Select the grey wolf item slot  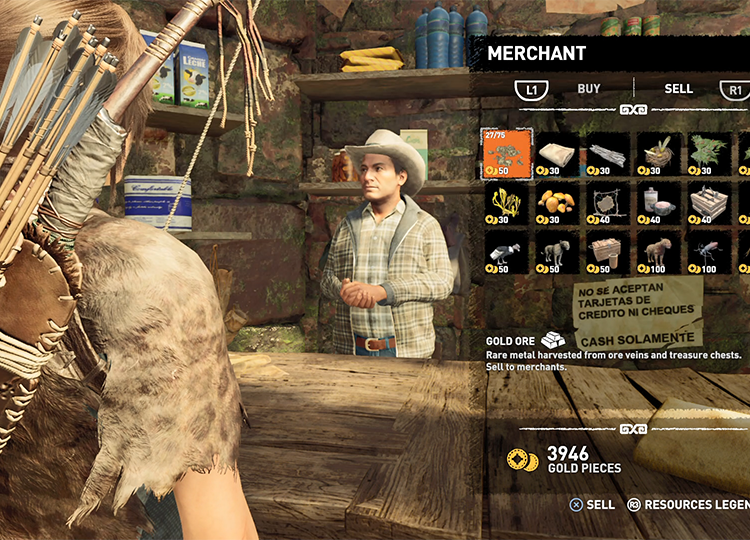(x=558, y=253)
